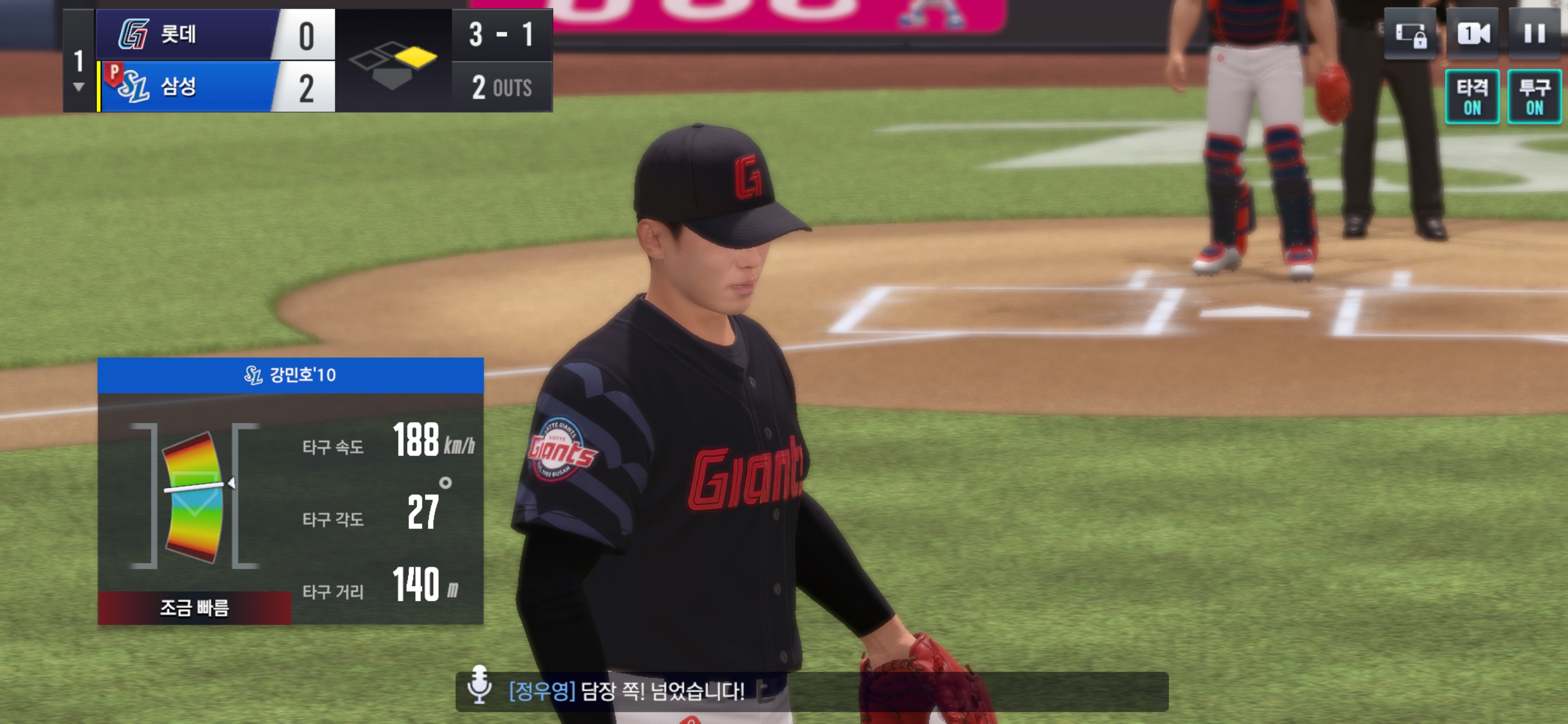Expand the inning scoreboard arrow

click(78, 87)
